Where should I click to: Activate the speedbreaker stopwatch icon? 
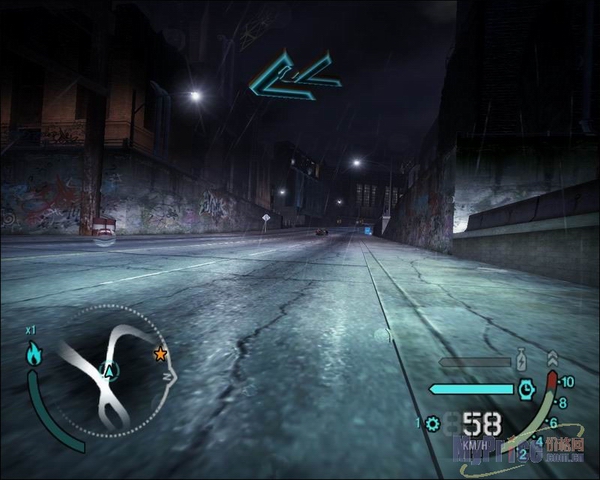[526, 389]
